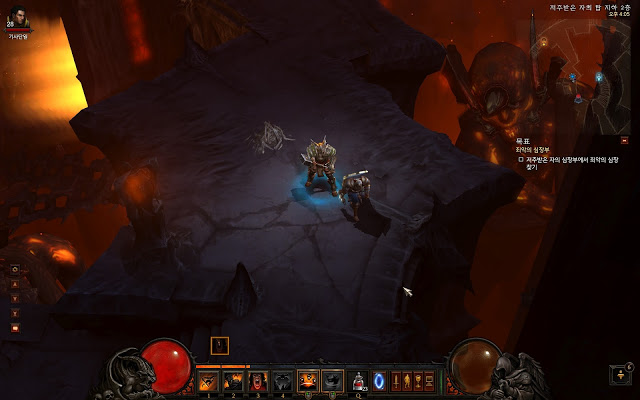Image resolution: width=640 pixels, height=400 pixels.
Task: Use the fiery skill in slot 2
Action: tap(233, 381)
